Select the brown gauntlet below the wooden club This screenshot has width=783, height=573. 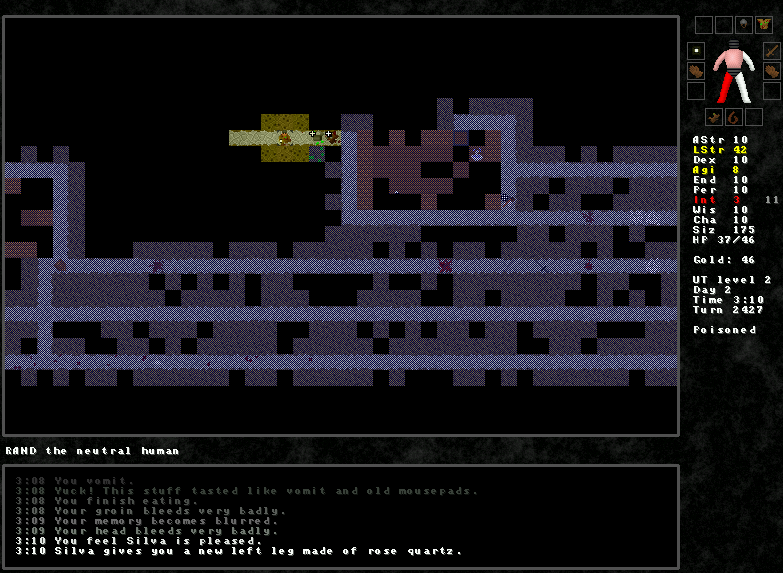click(771, 71)
